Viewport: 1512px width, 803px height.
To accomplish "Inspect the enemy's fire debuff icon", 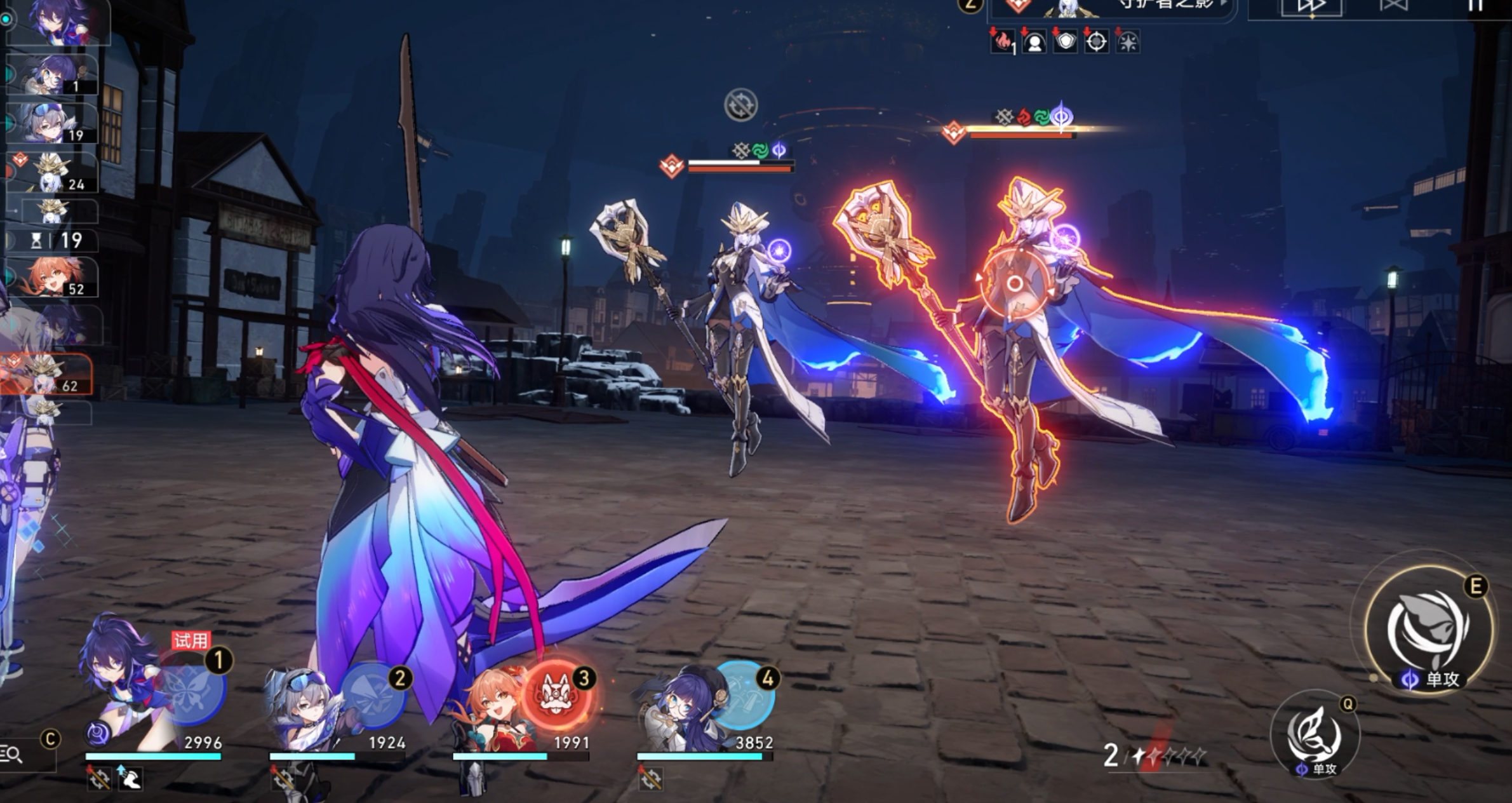I will tap(1003, 43).
